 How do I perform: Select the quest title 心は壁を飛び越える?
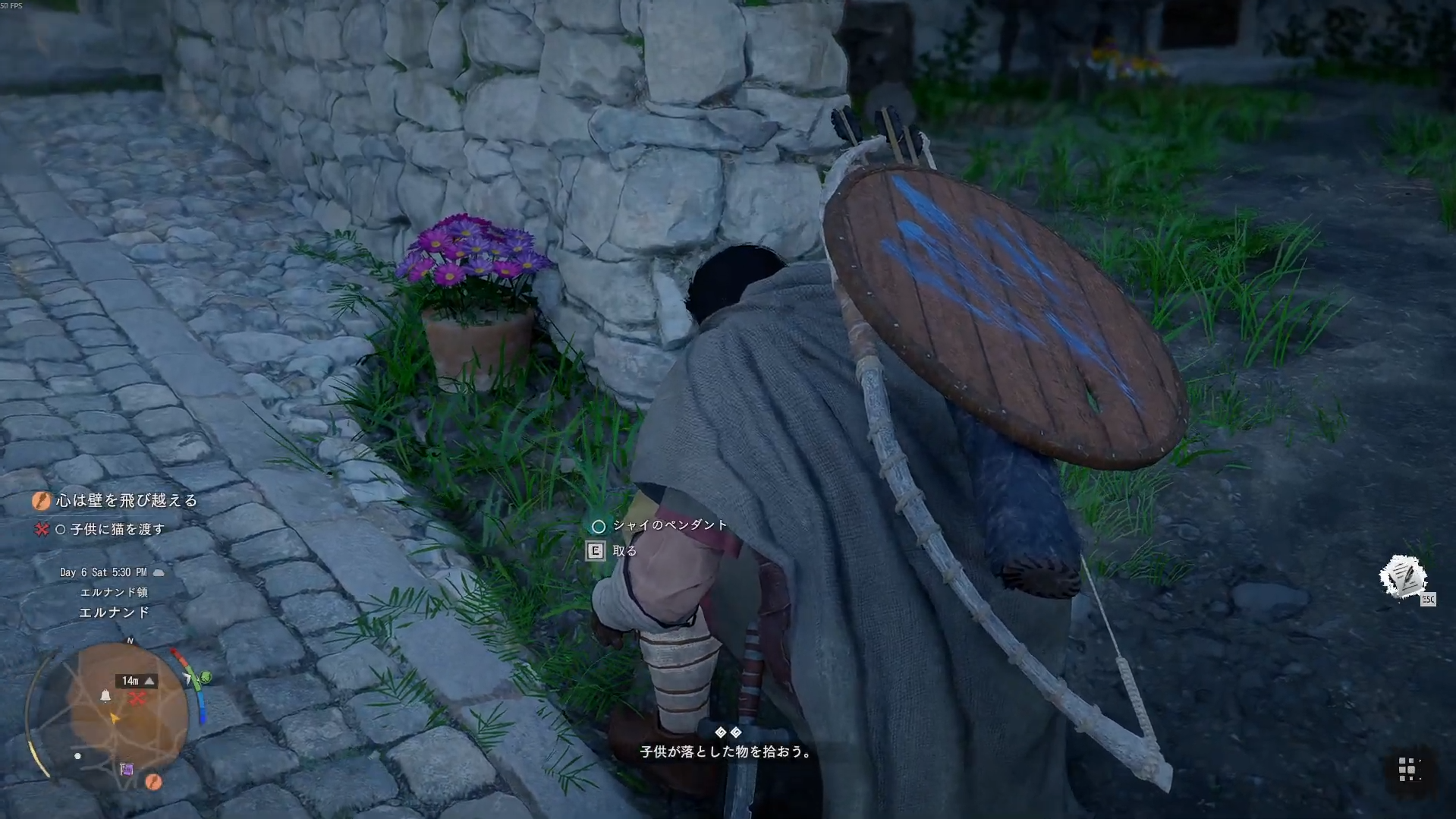(x=127, y=500)
